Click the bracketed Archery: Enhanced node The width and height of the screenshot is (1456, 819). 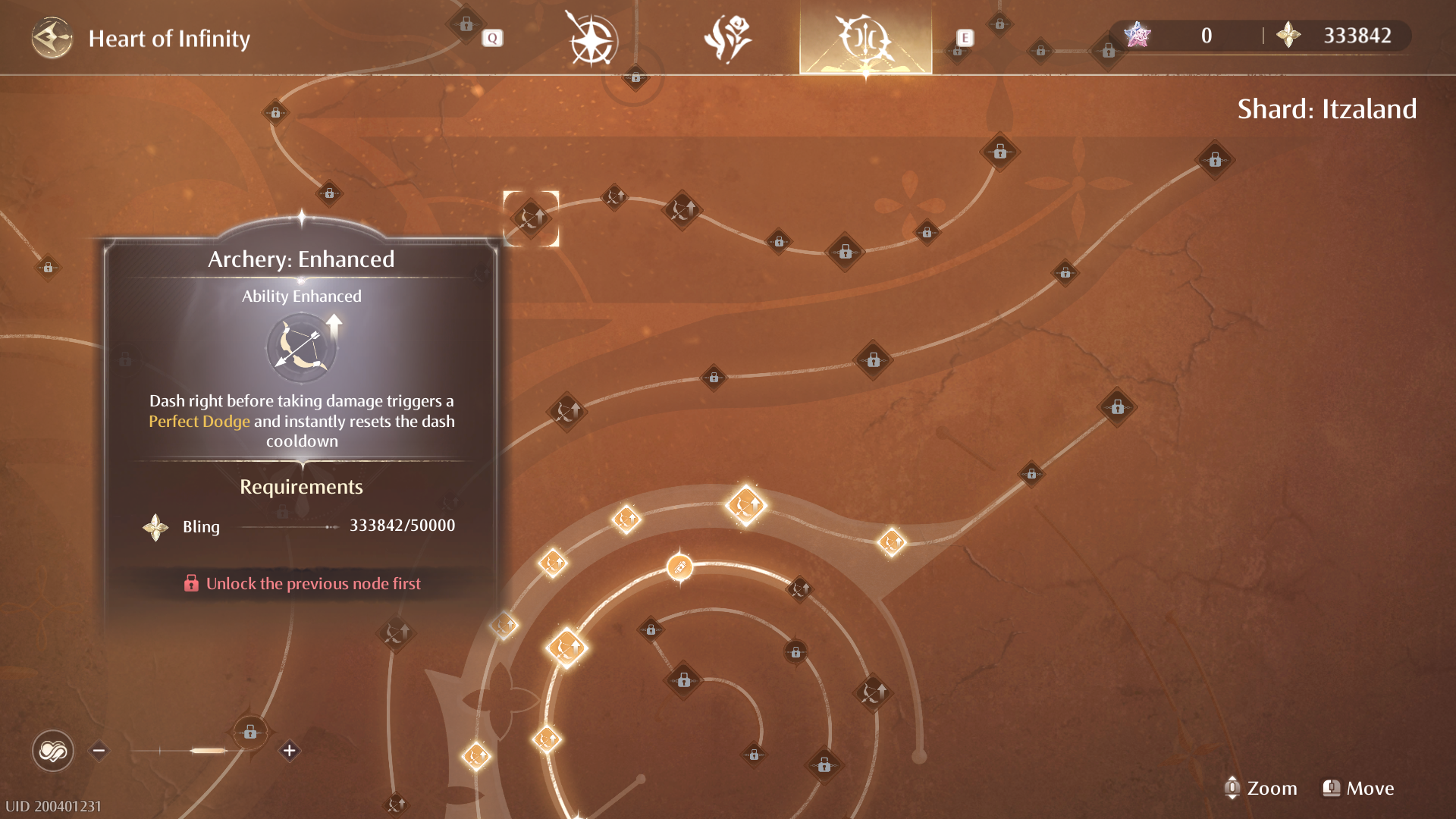click(531, 218)
